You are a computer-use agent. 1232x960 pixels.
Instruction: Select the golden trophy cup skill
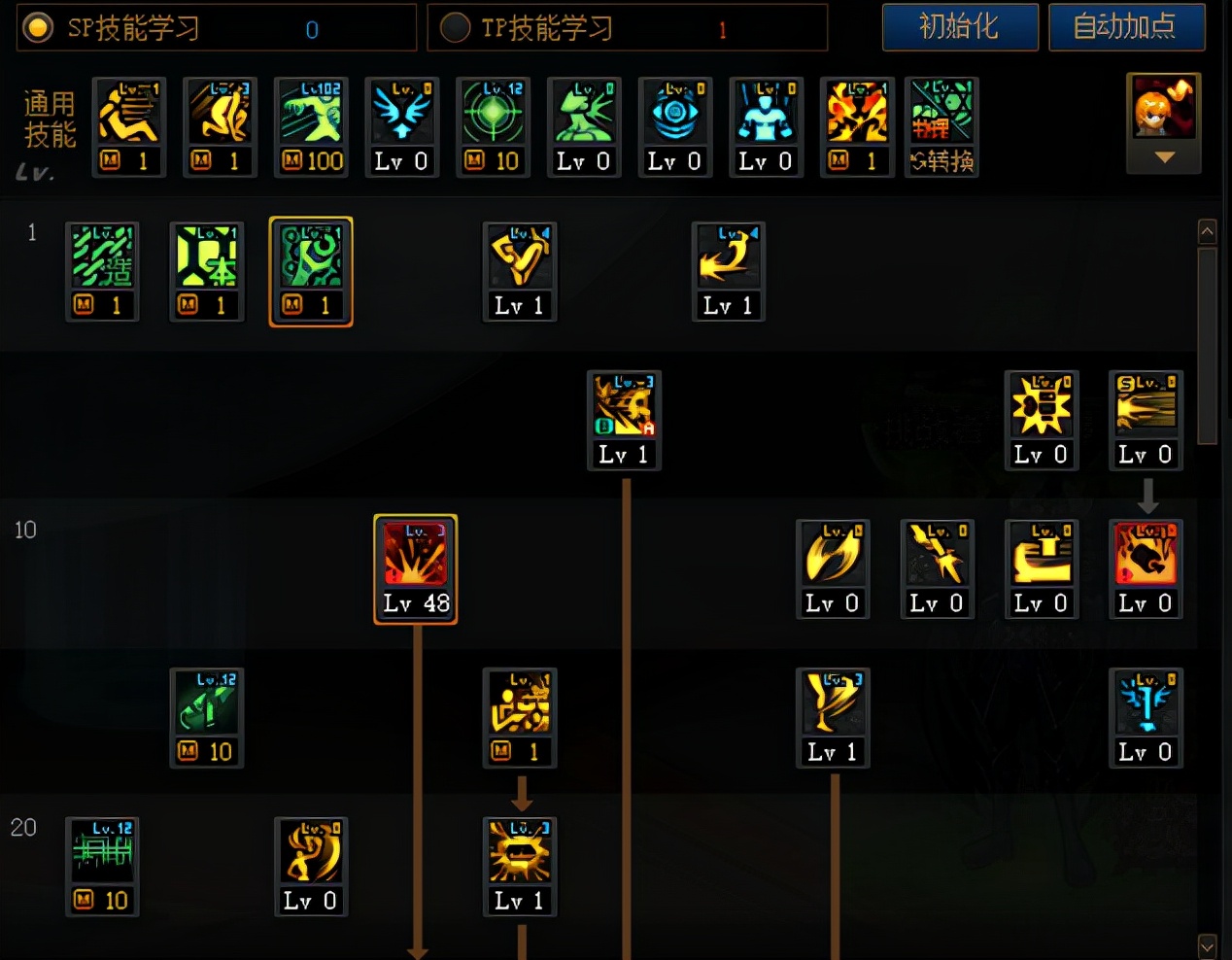click(x=833, y=717)
